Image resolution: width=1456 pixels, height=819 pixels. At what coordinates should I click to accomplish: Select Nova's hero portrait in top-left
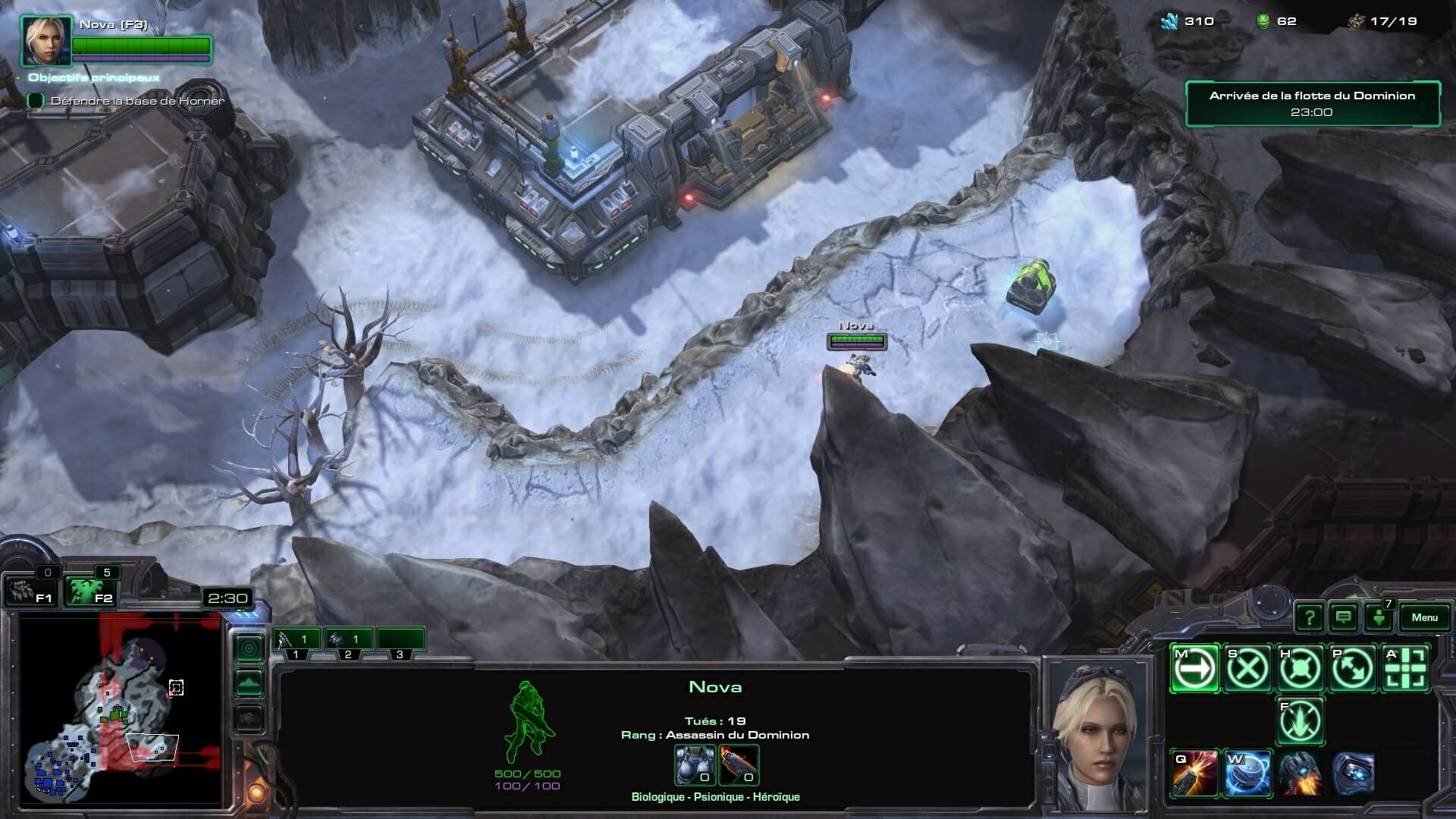tap(45, 41)
